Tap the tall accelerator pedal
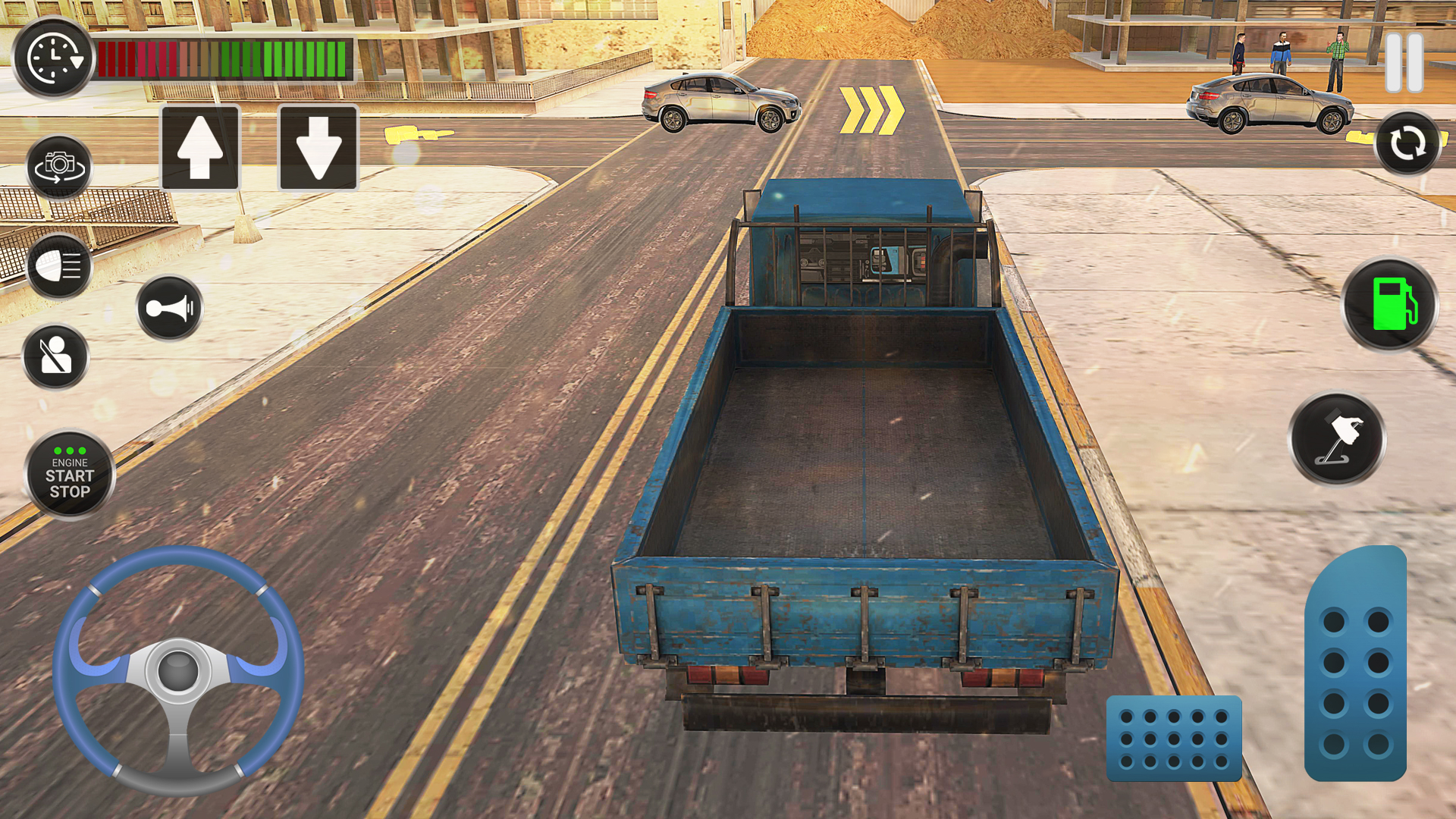1456x819 pixels. [x=1356, y=667]
